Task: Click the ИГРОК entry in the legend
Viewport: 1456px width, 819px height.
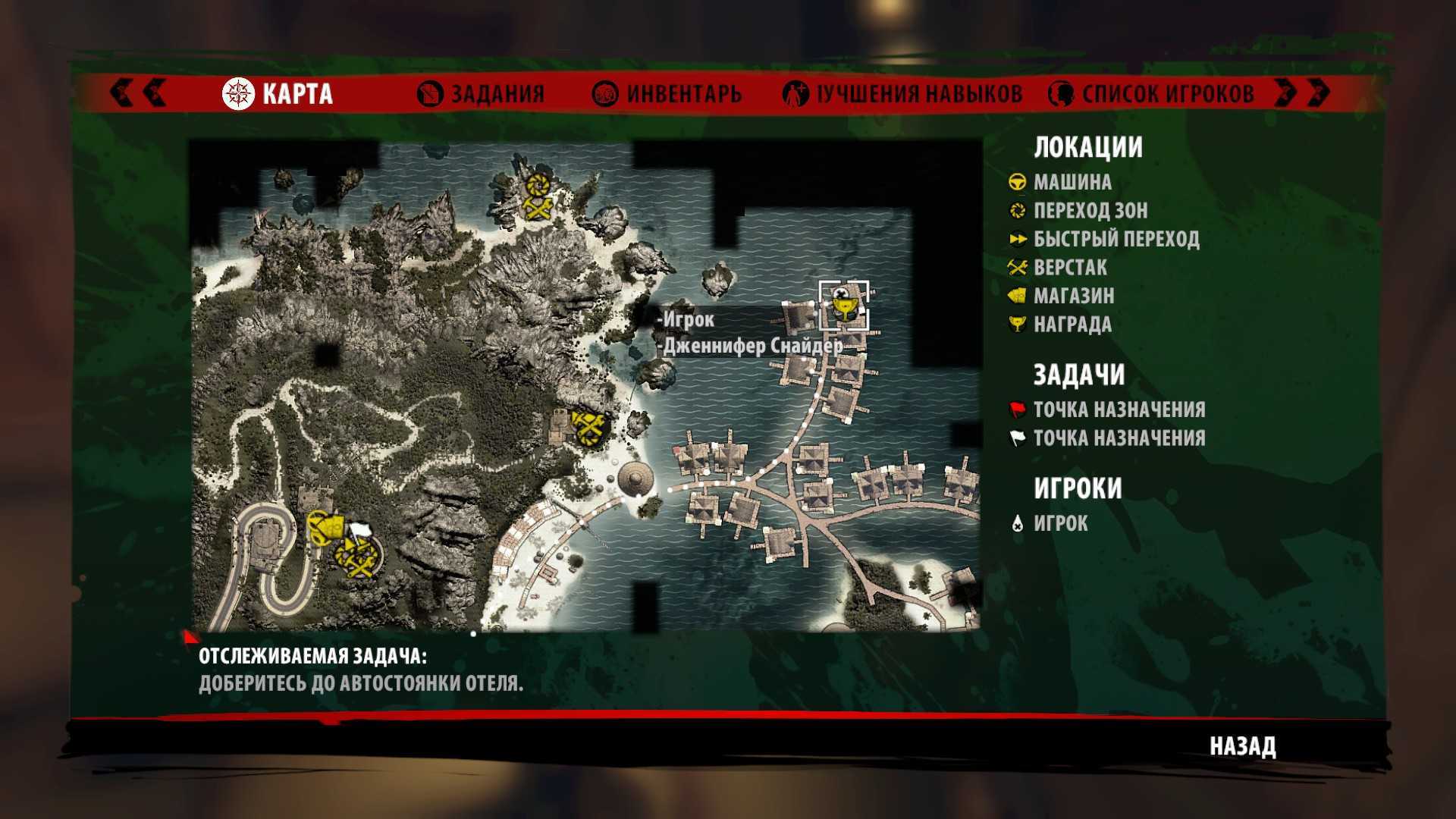Action: tap(1060, 523)
